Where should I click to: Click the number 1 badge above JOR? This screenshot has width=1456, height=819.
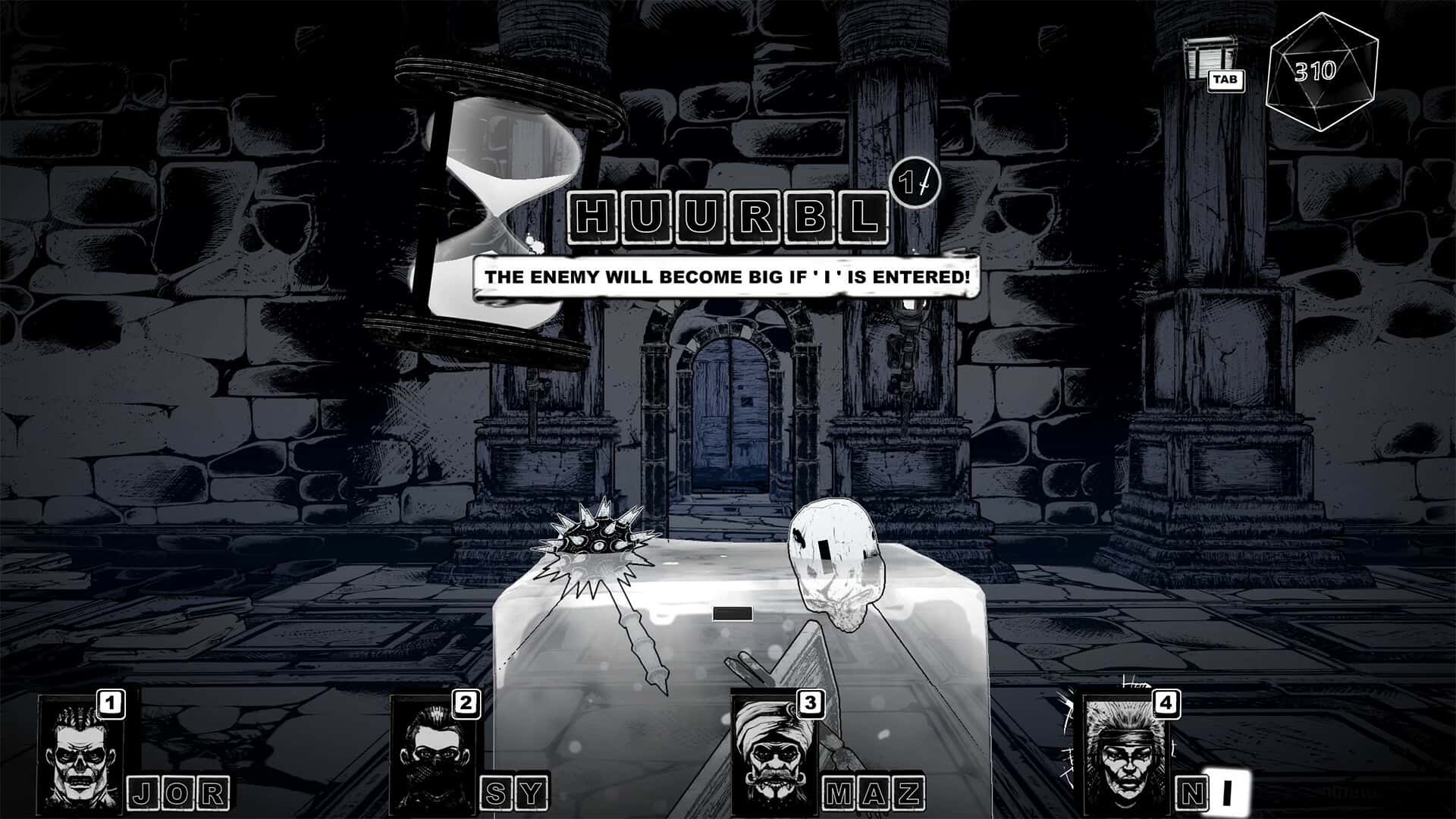click(111, 704)
